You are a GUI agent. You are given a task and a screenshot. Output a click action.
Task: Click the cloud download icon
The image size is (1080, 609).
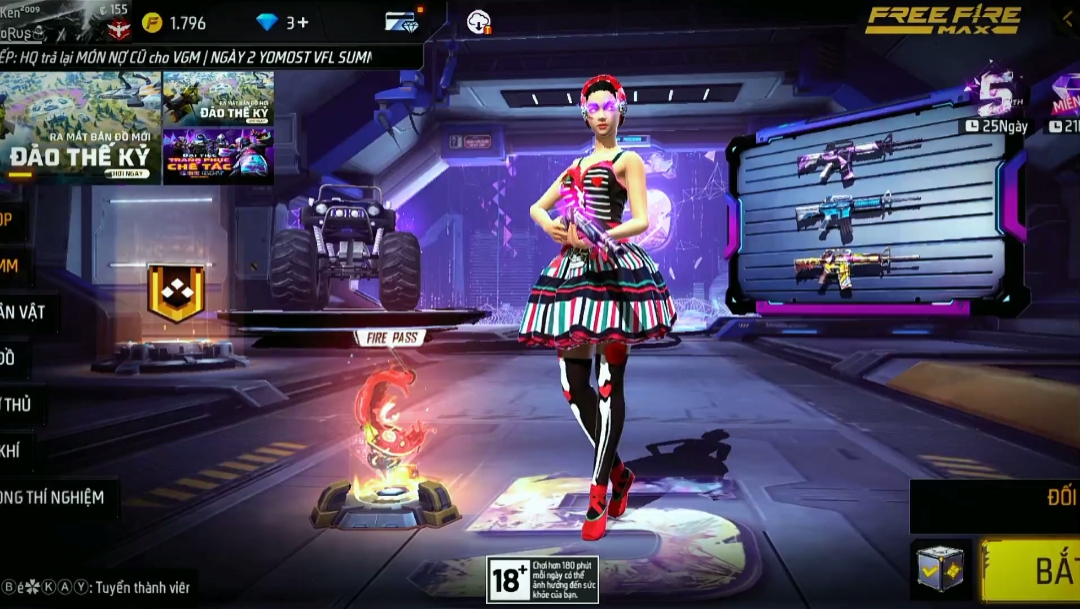tap(479, 22)
